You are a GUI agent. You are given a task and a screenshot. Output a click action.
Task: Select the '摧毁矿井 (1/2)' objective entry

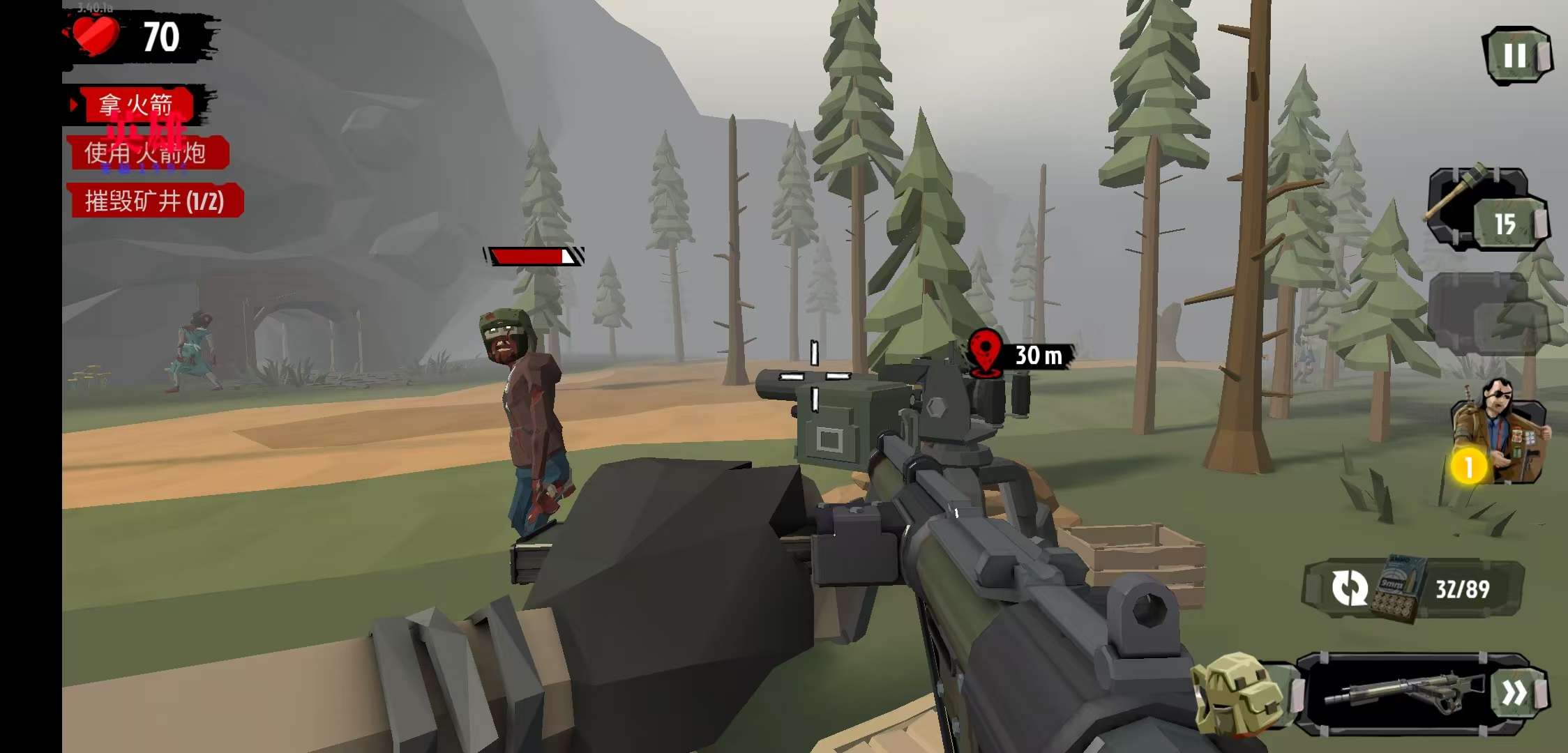pyautogui.click(x=155, y=201)
